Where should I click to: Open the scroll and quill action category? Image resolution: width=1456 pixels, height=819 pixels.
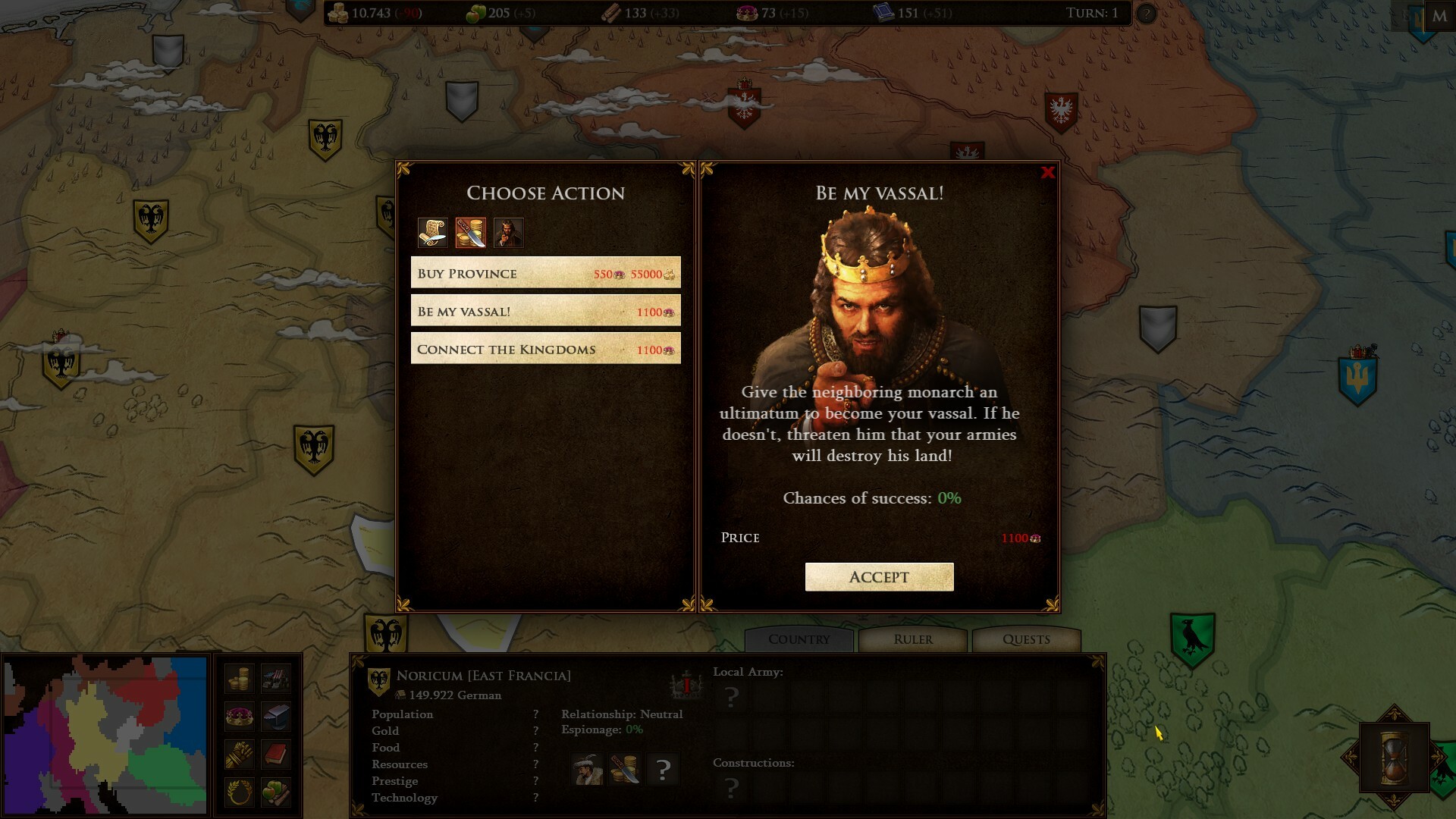(432, 233)
